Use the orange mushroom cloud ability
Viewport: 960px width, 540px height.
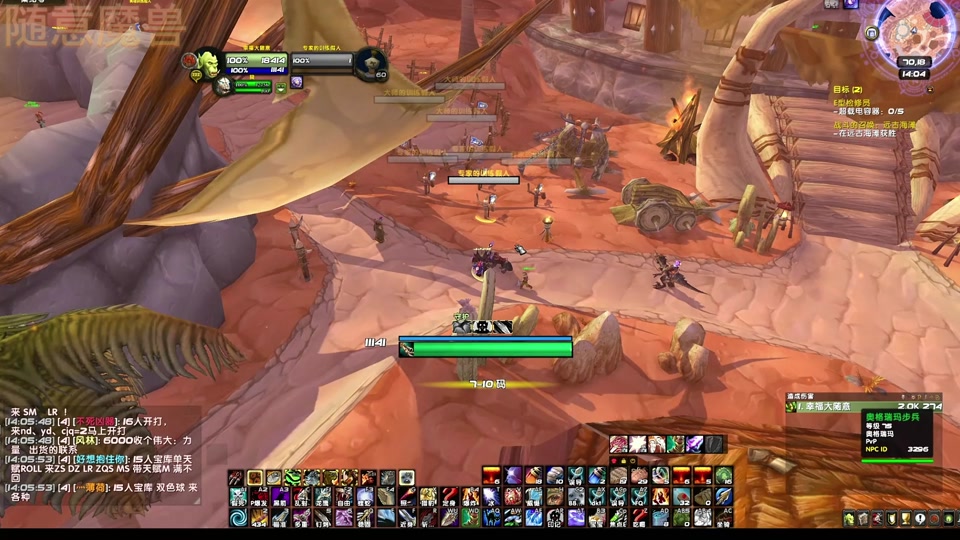pyautogui.click(x=490, y=476)
